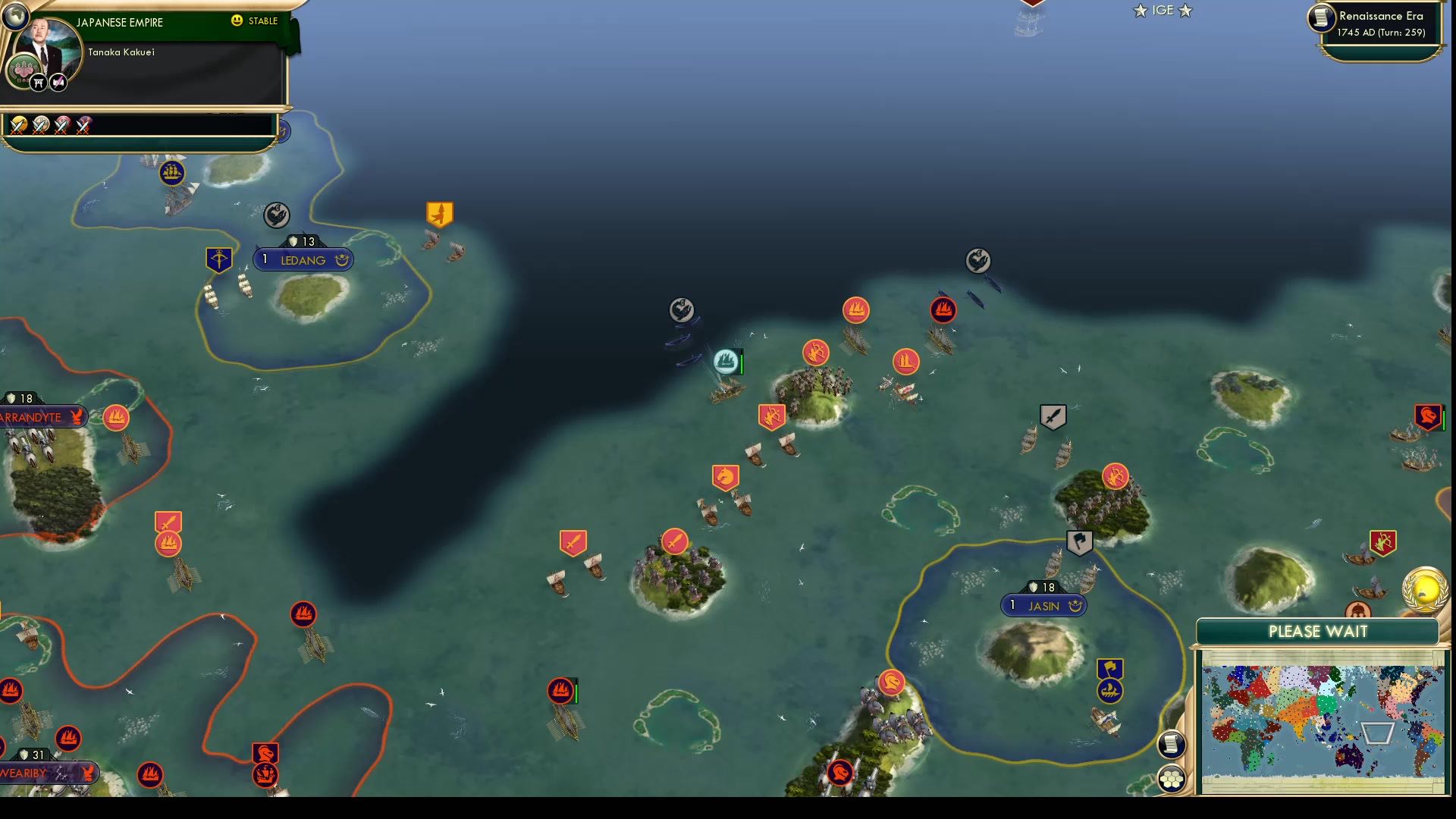Select the city banner for LEDANG
The image size is (1456, 819).
pos(302,259)
